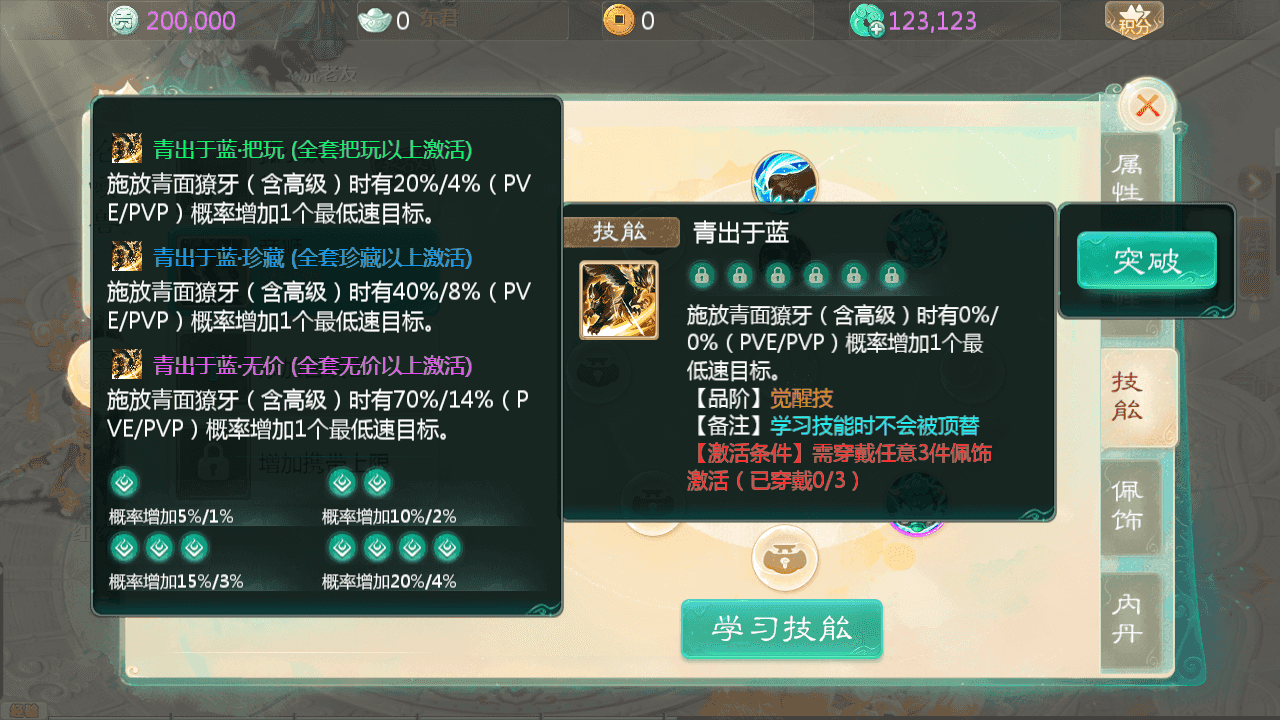Image resolution: width=1280 pixels, height=720 pixels.
Task: Toggle the first padlock in the skill panel
Action: [x=701, y=274]
